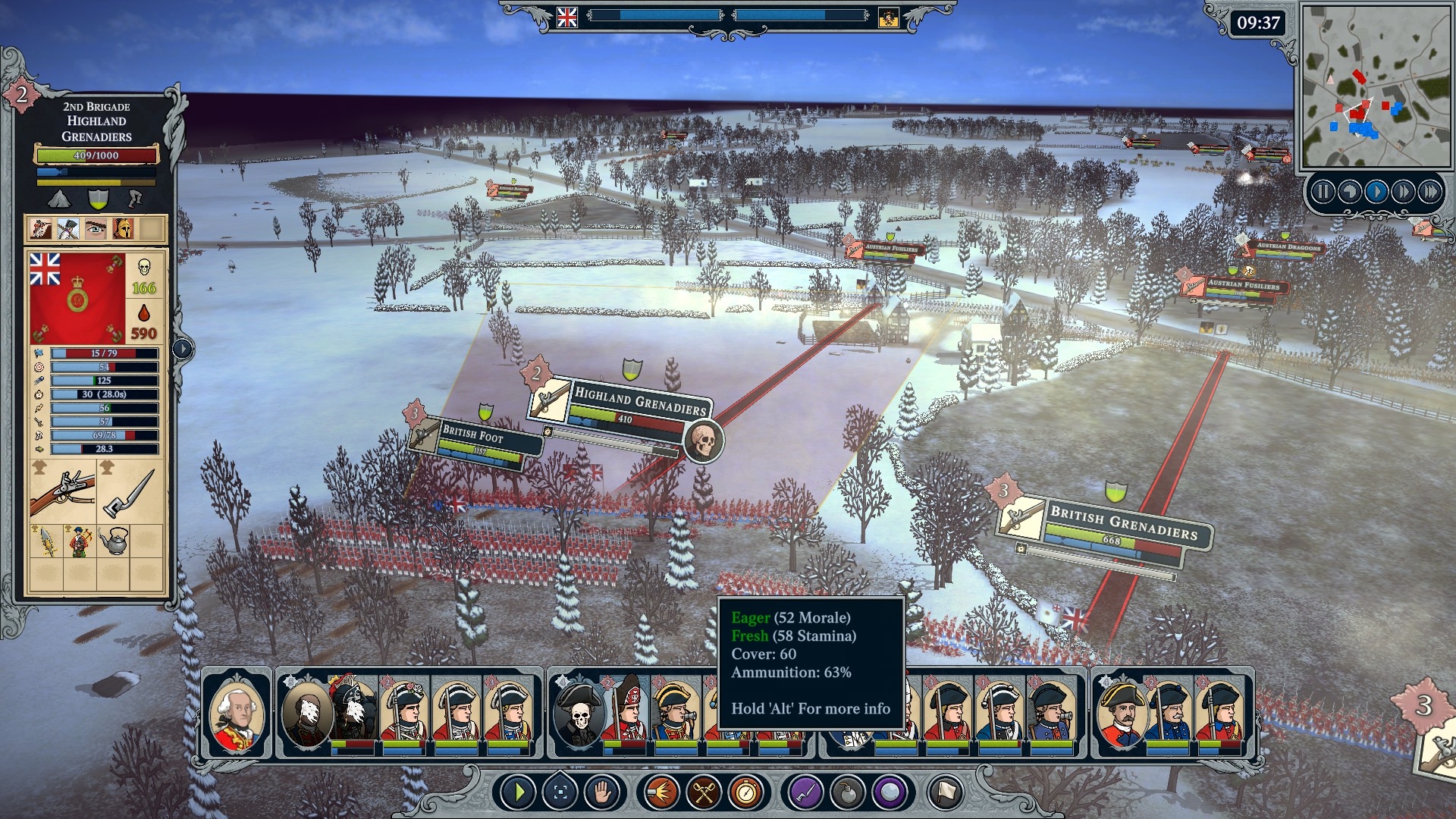Select the teapot item slot
This screenshot has height=819, width=1456.
(113, 541)
